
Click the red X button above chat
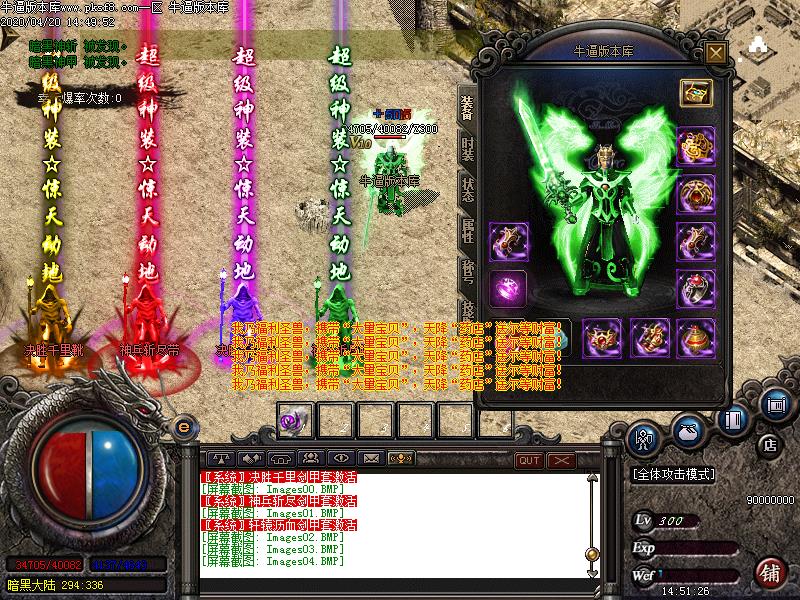click(561, 459)
